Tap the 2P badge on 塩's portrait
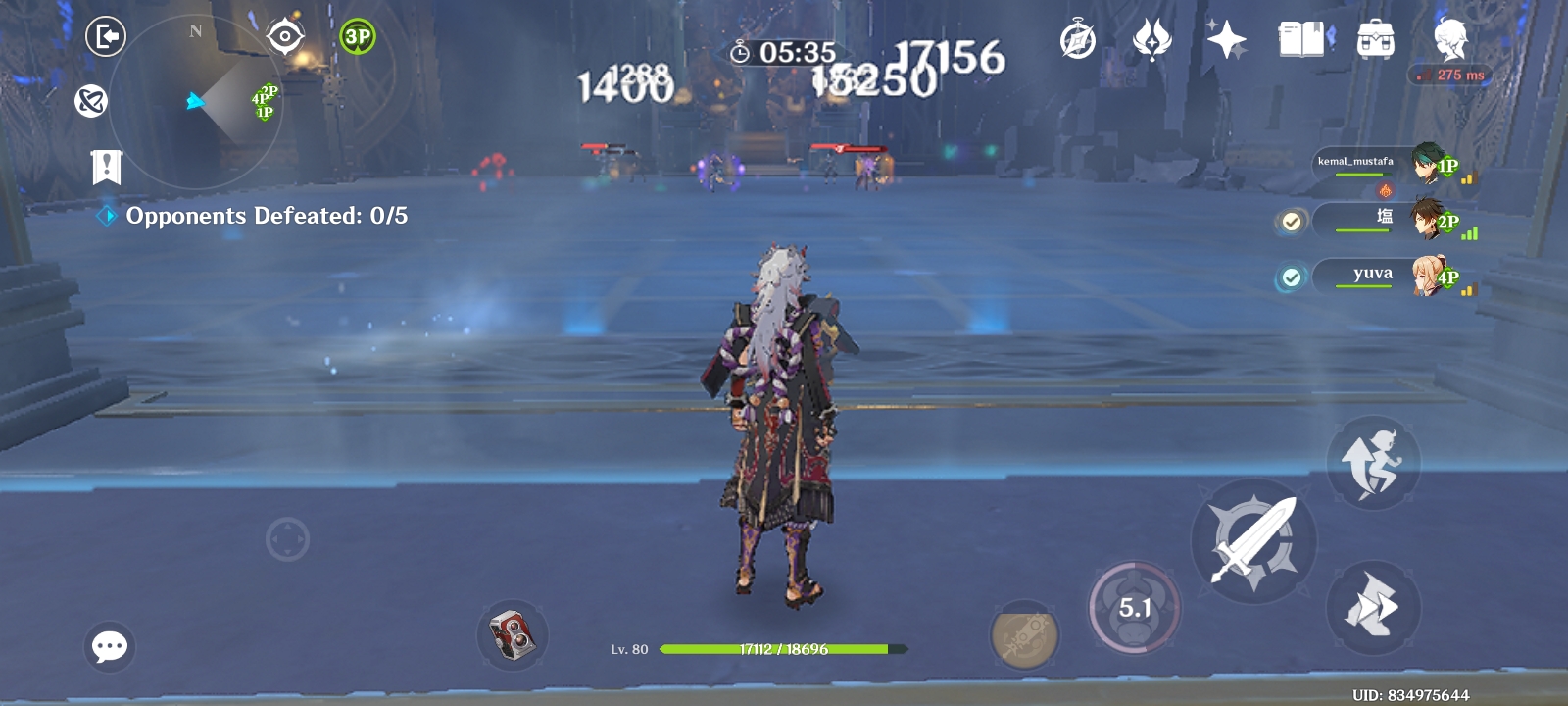The height and width of the screenshot is (706, 1568). point(1447,224)
